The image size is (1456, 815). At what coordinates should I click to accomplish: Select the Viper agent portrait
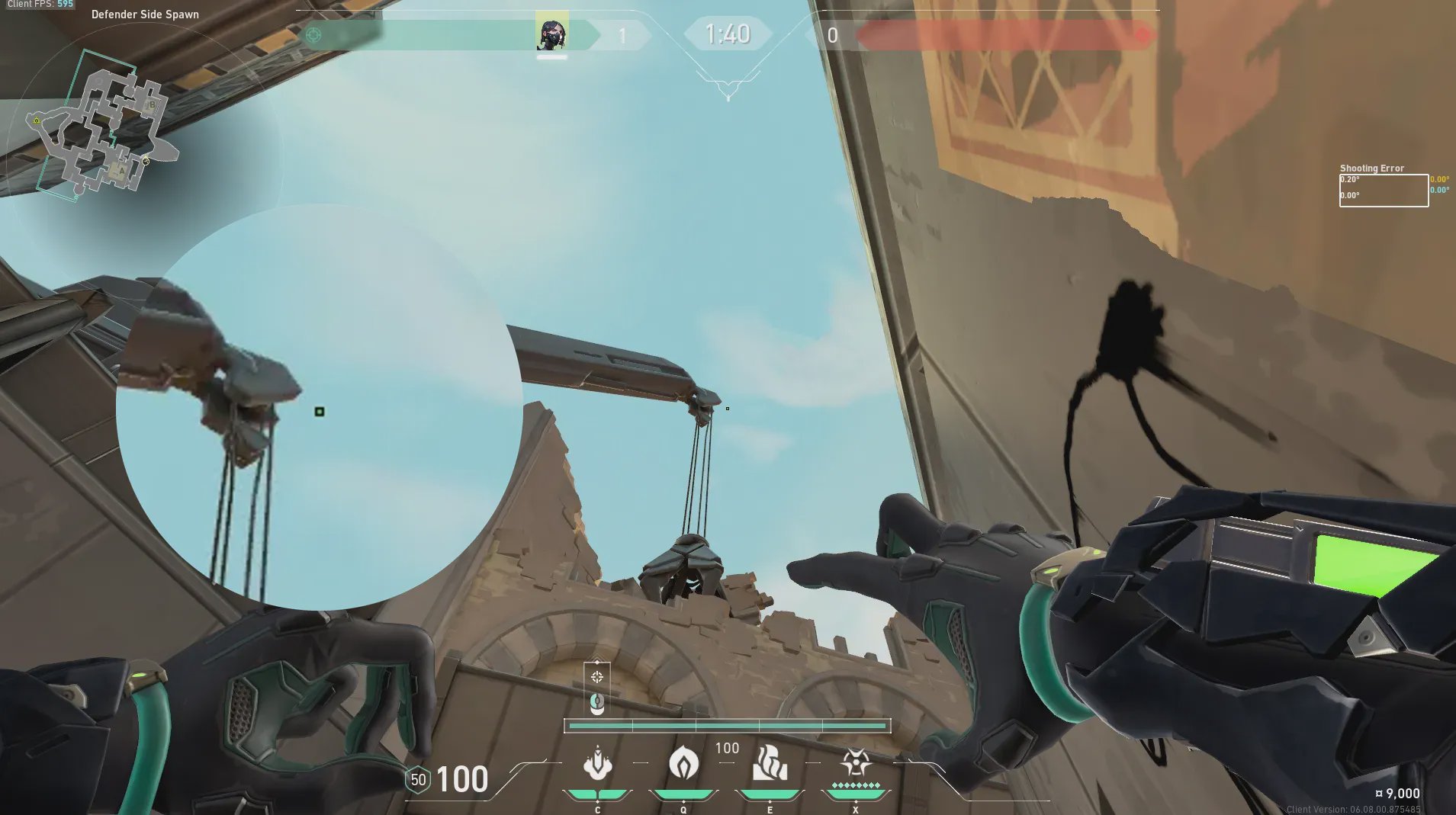[551, 33]
